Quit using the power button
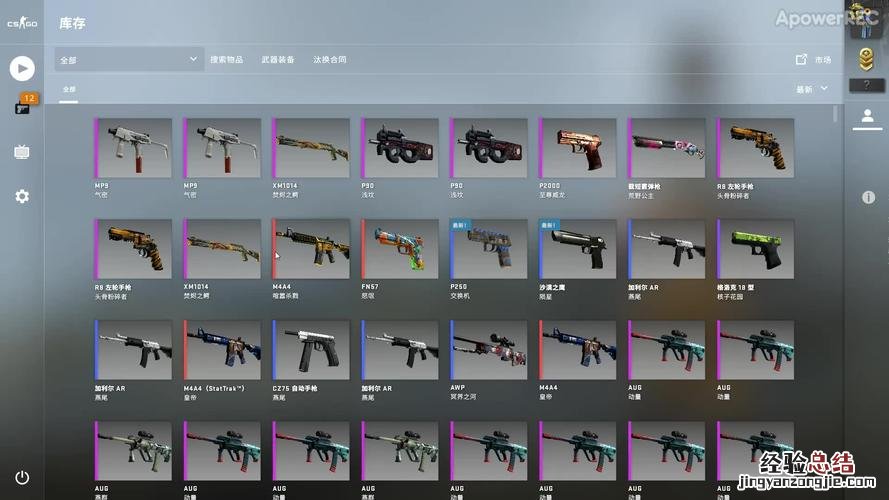This screenshot has height=500, width=889. coord(22,478)
